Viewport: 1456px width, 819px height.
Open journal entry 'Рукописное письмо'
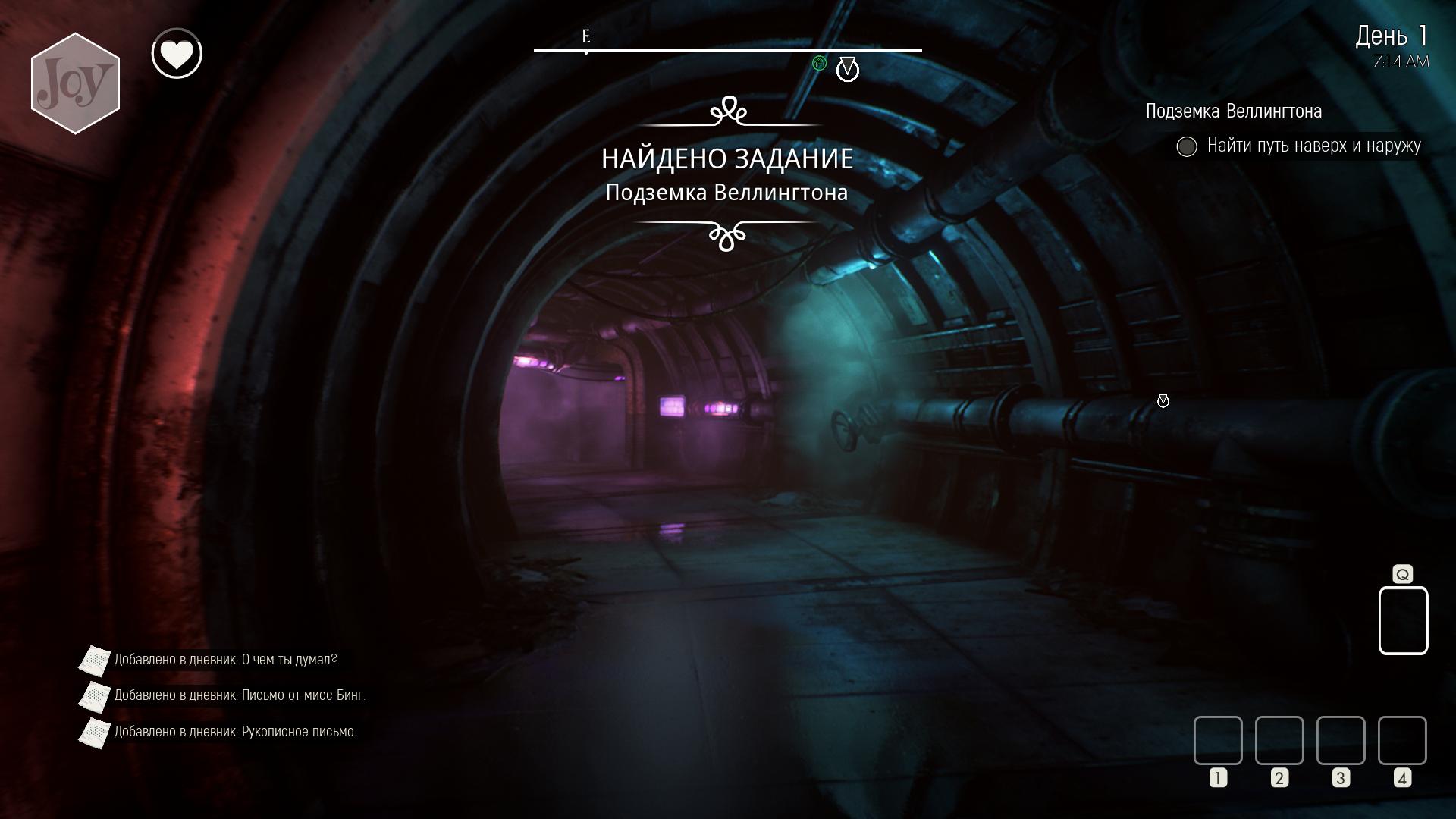[234, 732]
